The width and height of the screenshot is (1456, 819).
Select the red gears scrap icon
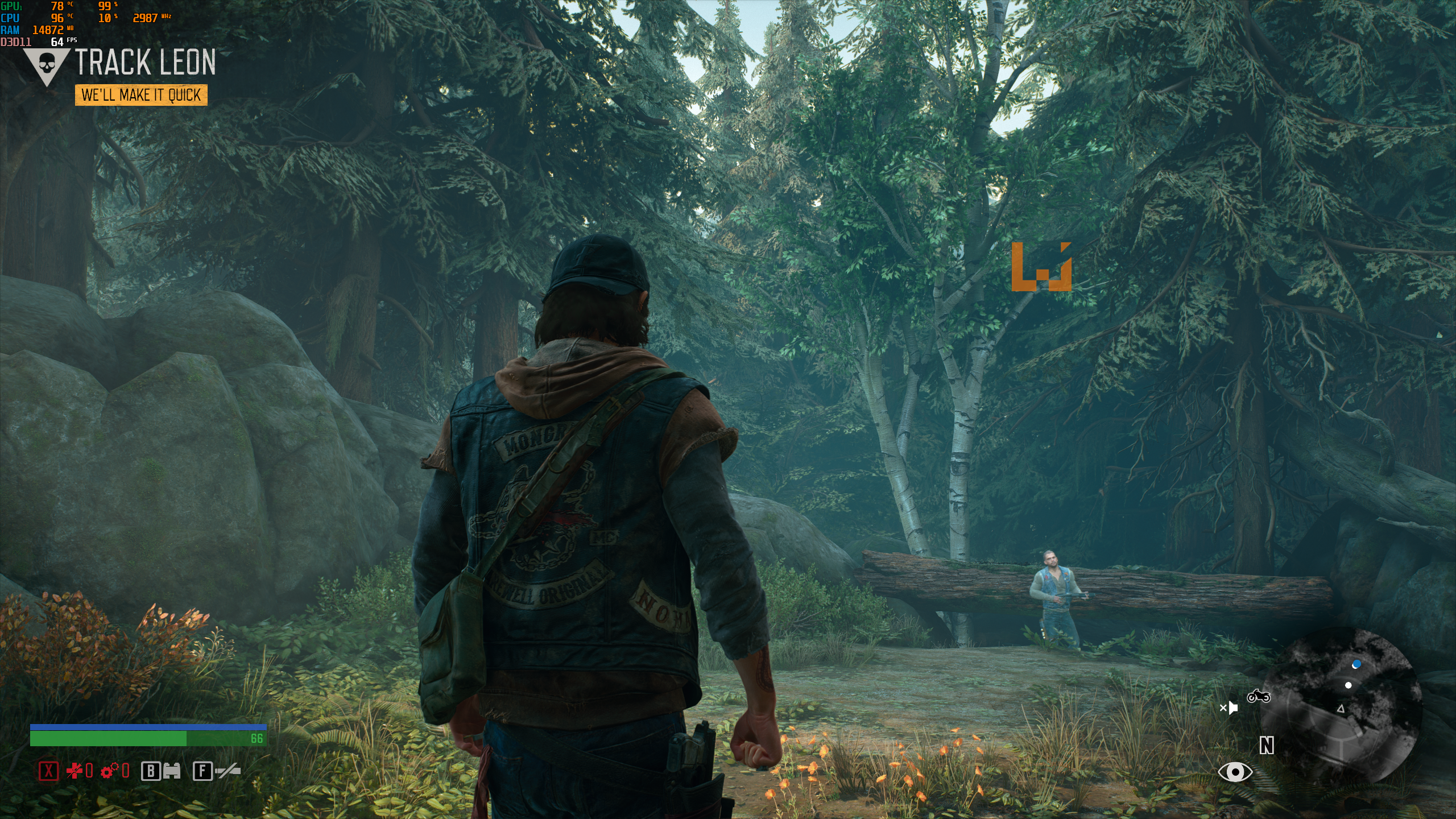pos(109,771)
